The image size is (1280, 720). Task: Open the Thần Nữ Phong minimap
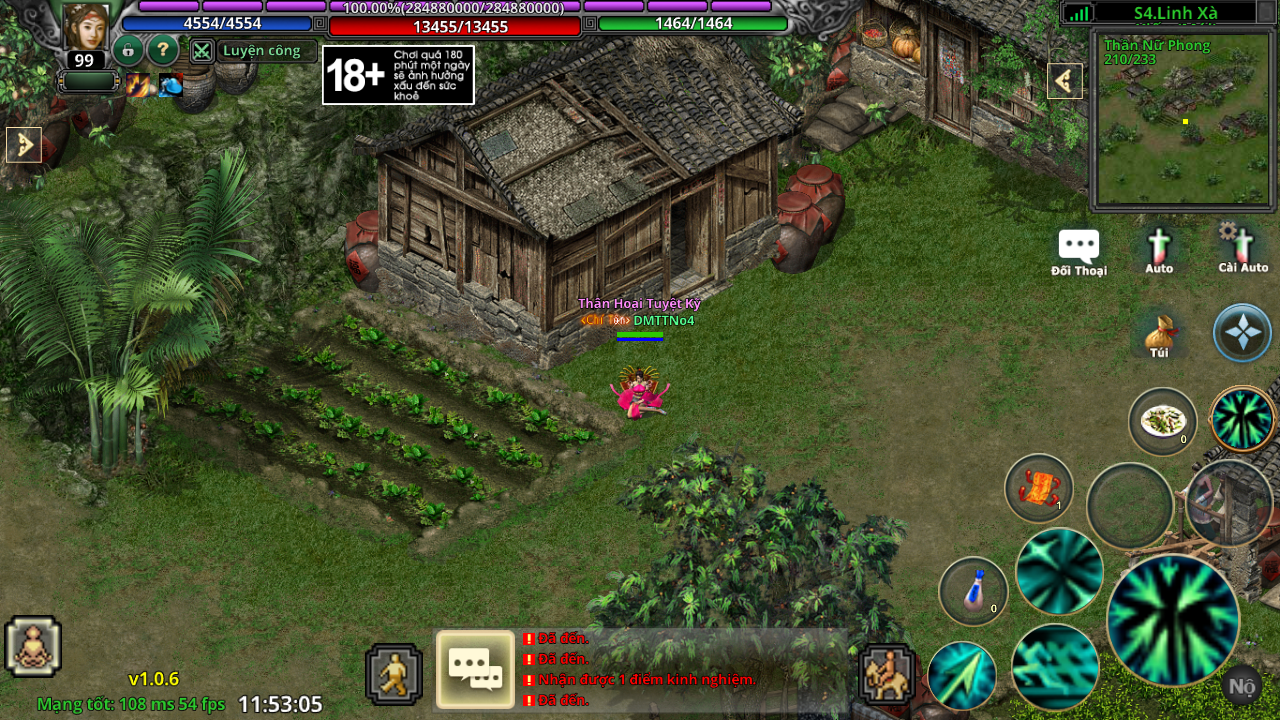point(1183,120)
